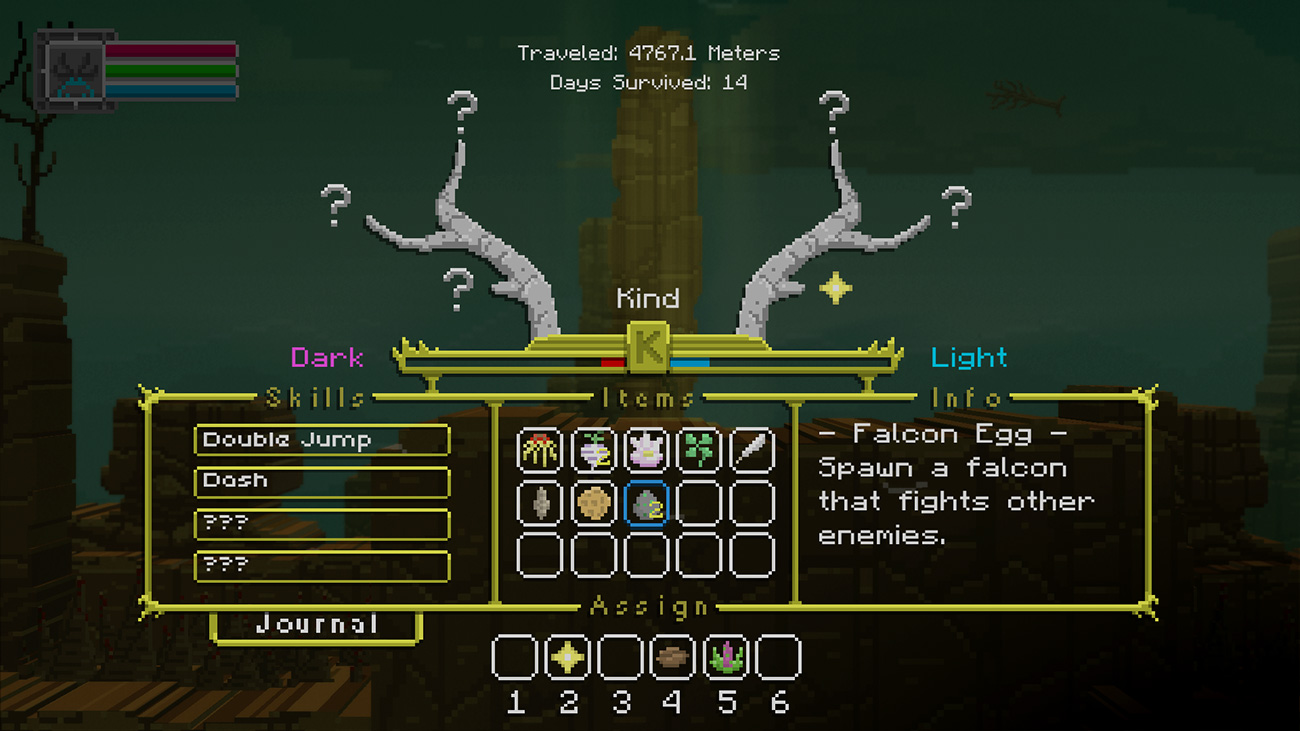Choose the Dash skill entry
The width and height of the screenshot is (1300, 731).
tap(321, 481)
